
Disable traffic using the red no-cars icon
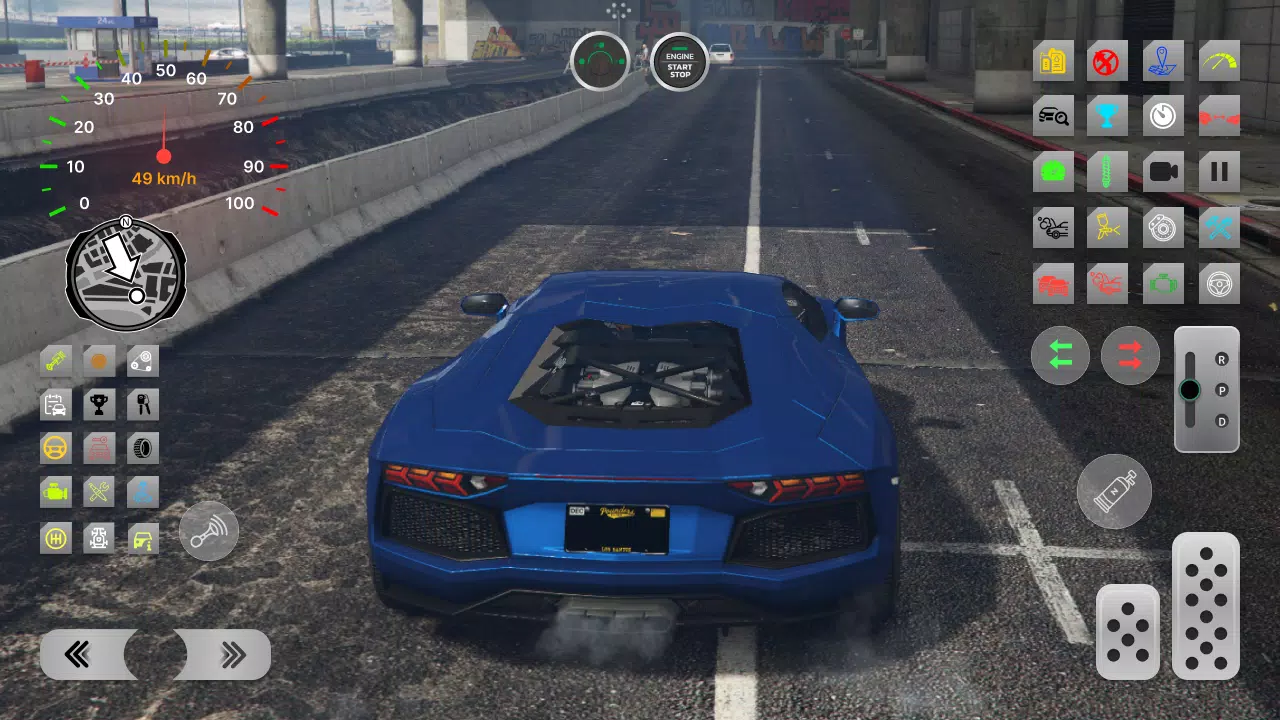coord(1108,61)
